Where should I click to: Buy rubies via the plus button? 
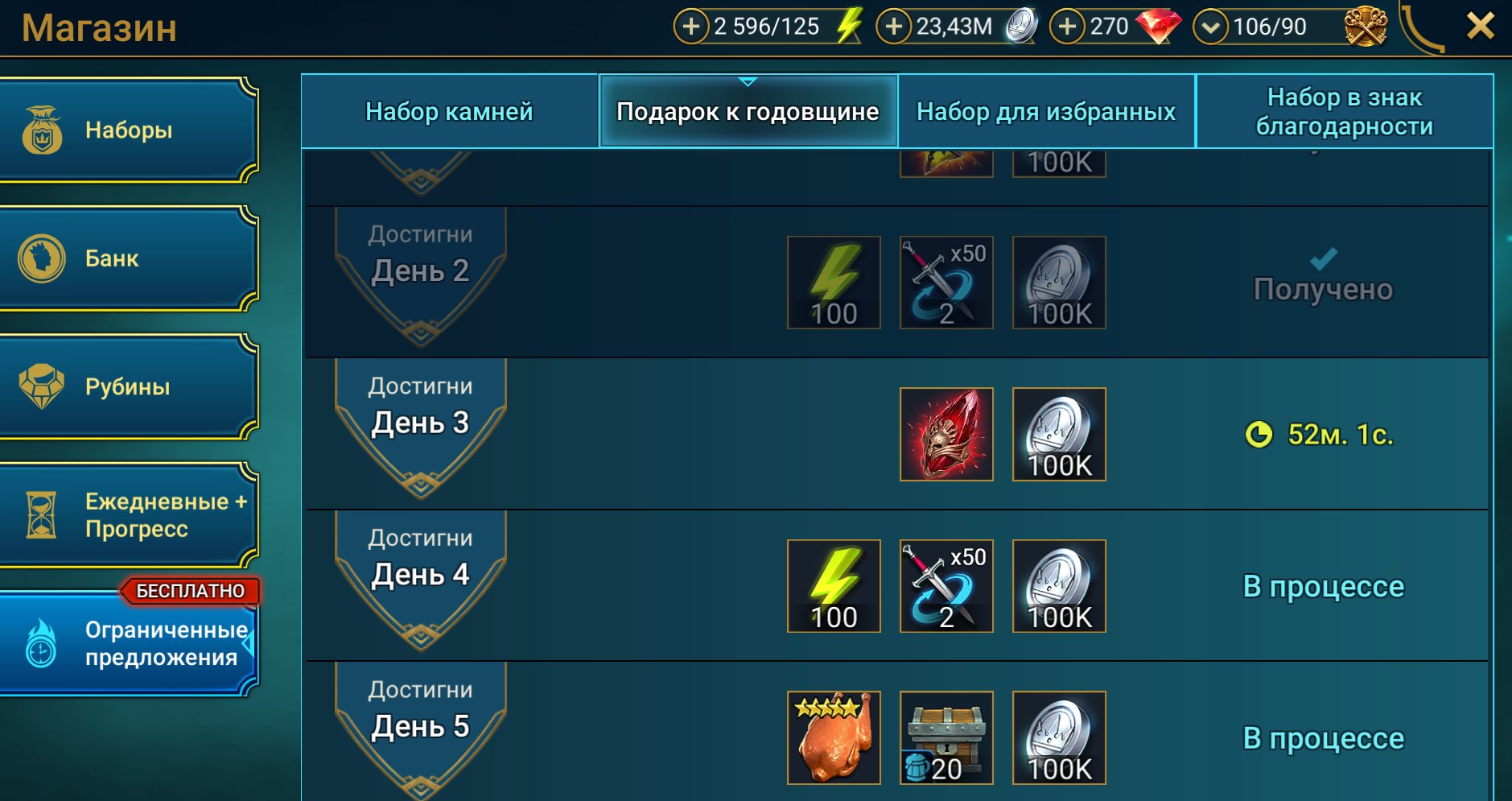(1067, 27)
